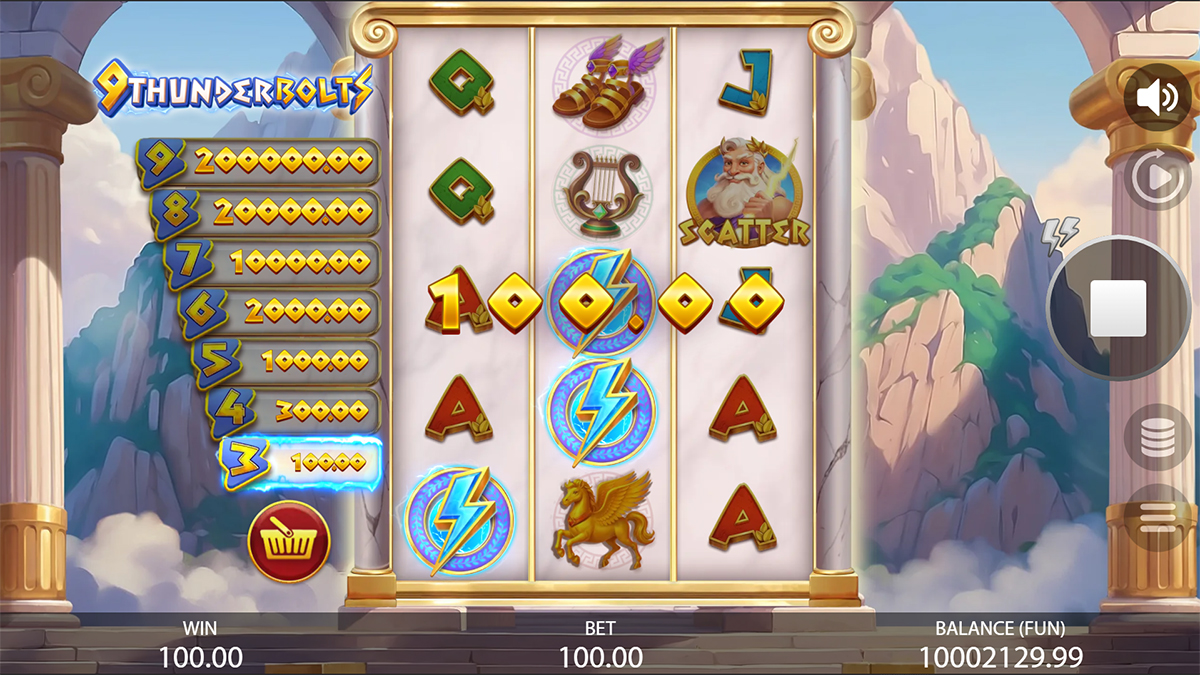Screen dimensions: 1200x675
Task: Toggle the turbo lightning bolts icon
Action: point(1060,235)
